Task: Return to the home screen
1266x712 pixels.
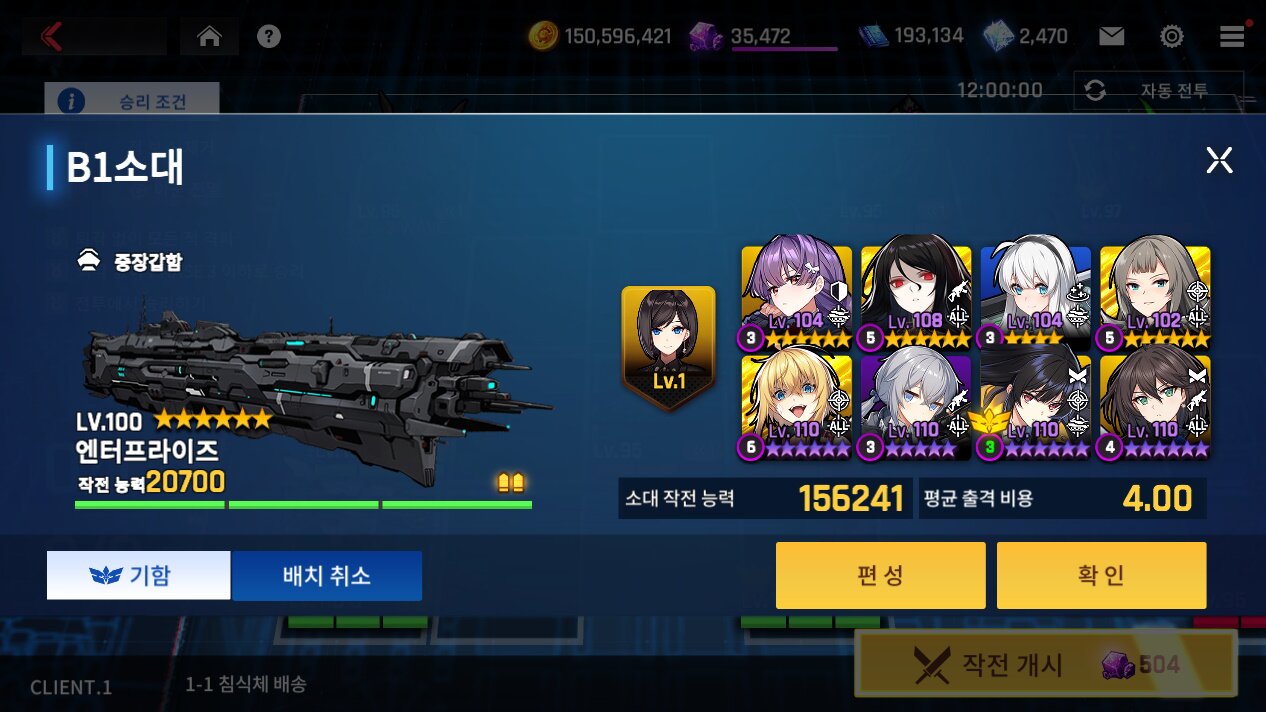Action: tap(209, 37)
